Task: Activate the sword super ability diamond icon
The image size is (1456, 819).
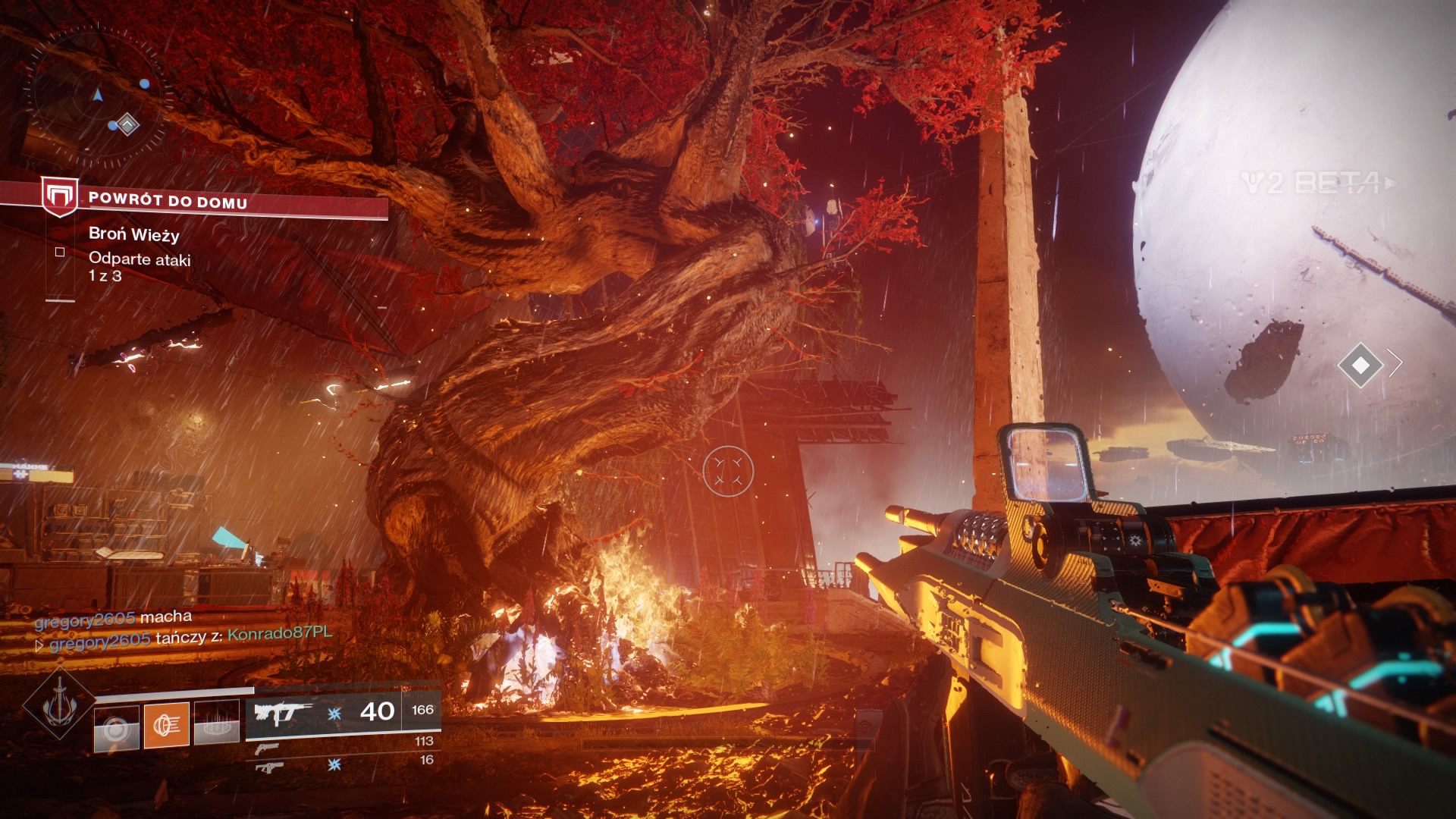Action: (59, 707)
